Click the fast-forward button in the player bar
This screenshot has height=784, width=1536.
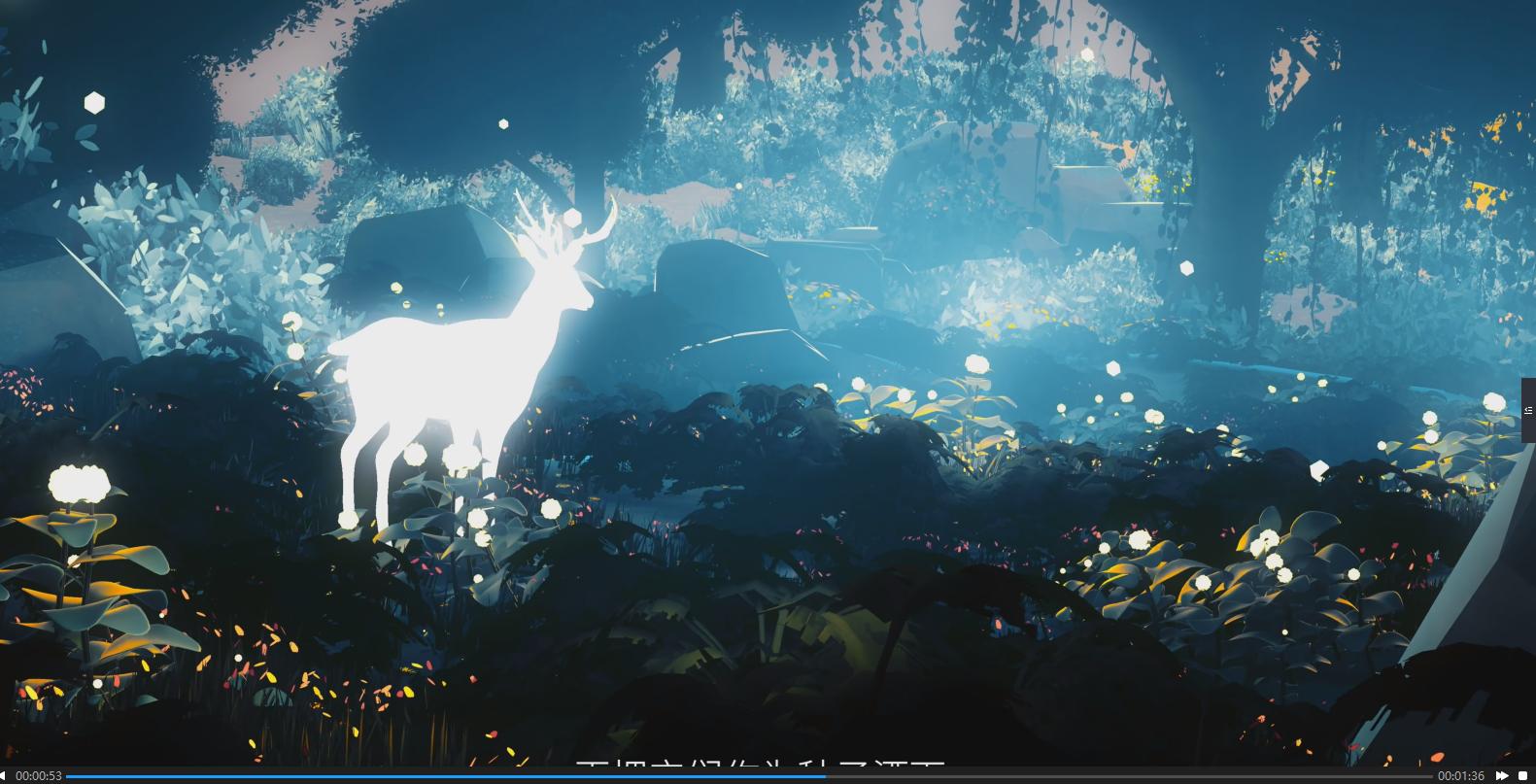click(x=1502, y=775)
